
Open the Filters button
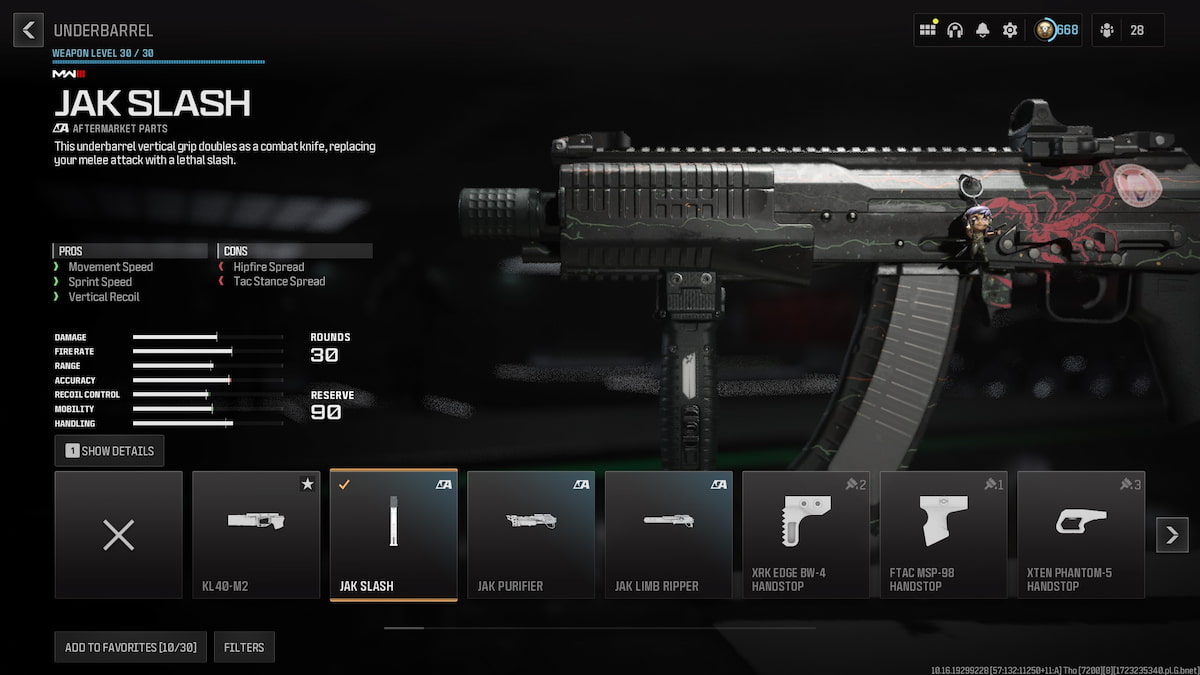(244, 647)
